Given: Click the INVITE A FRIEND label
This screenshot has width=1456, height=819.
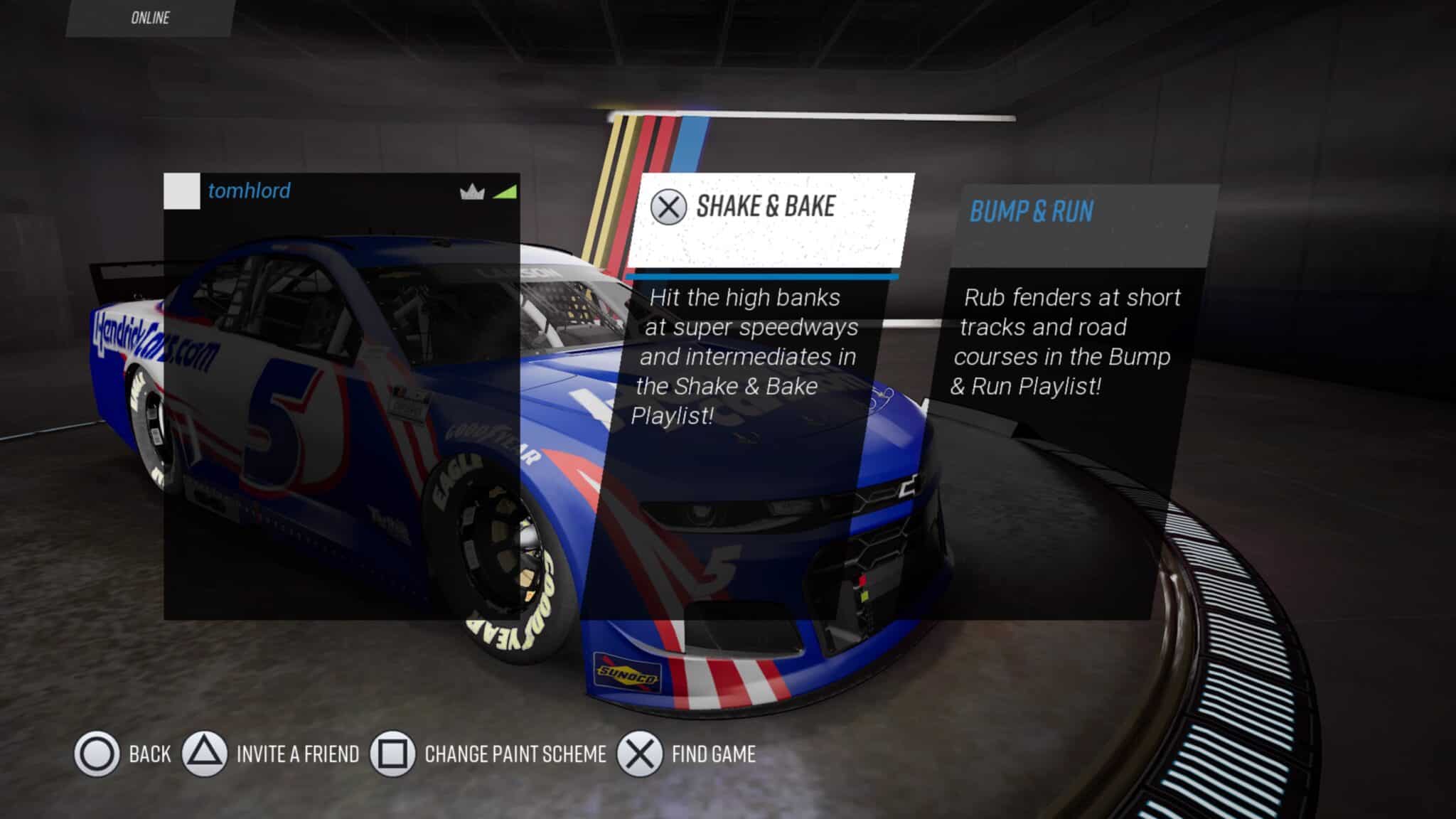Looking at the screenshot, I should tap(299, 755).
